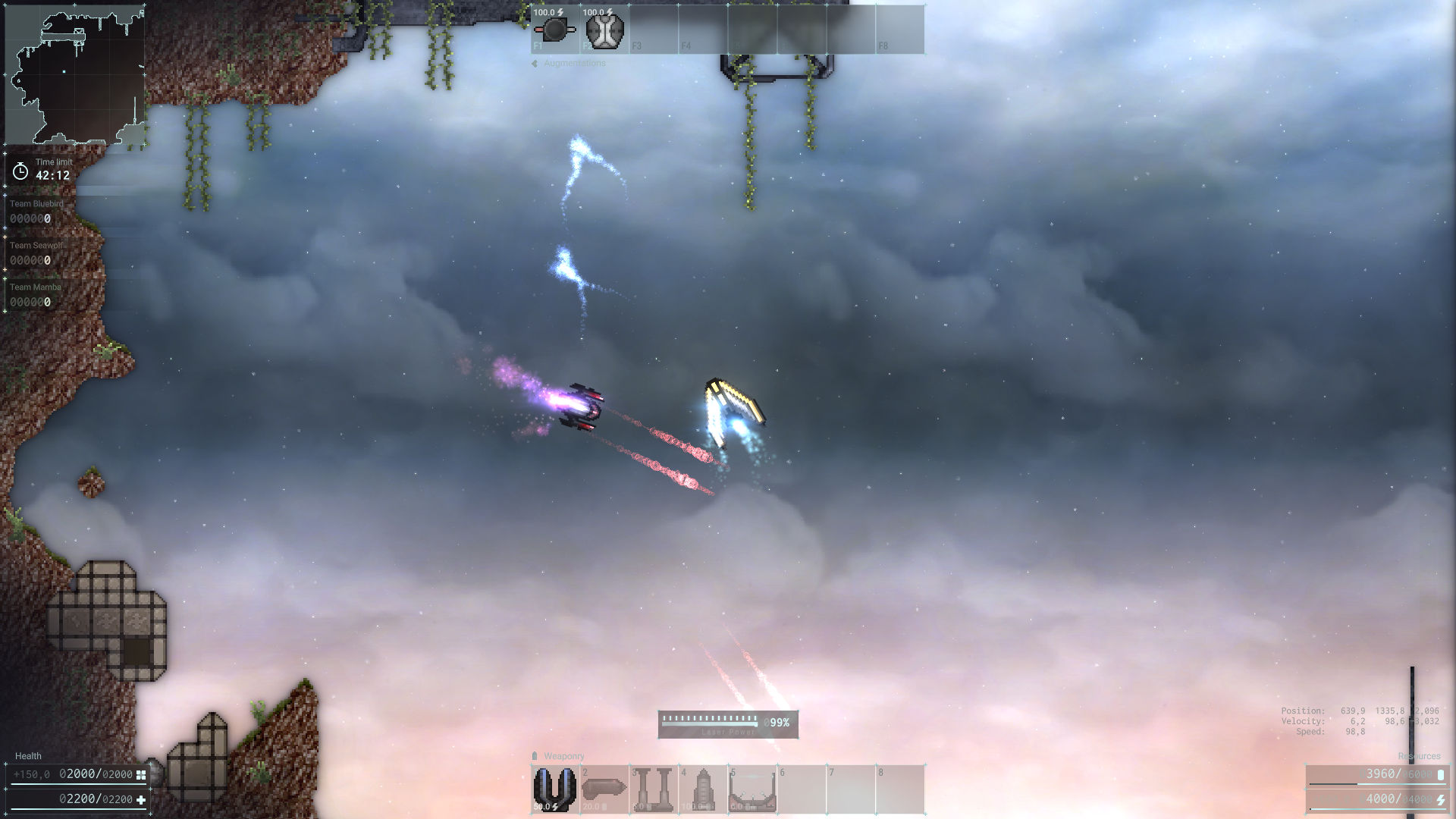Click the Weaponry label above the hotbar
This screenshot has height=819, width=1456.
click(x=563, y=756)
